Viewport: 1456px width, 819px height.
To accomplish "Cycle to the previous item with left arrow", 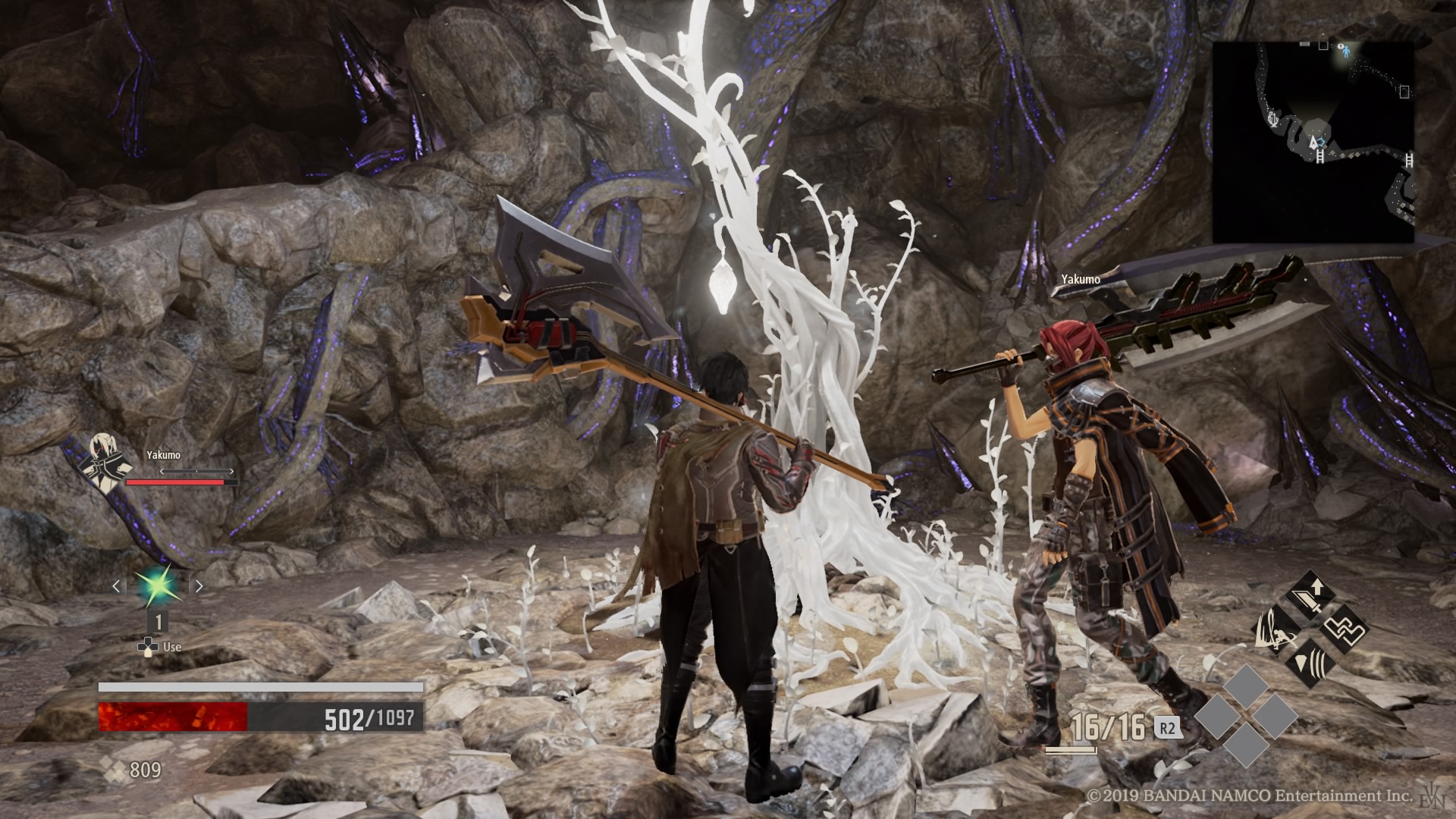I will (x=117, y=585).
